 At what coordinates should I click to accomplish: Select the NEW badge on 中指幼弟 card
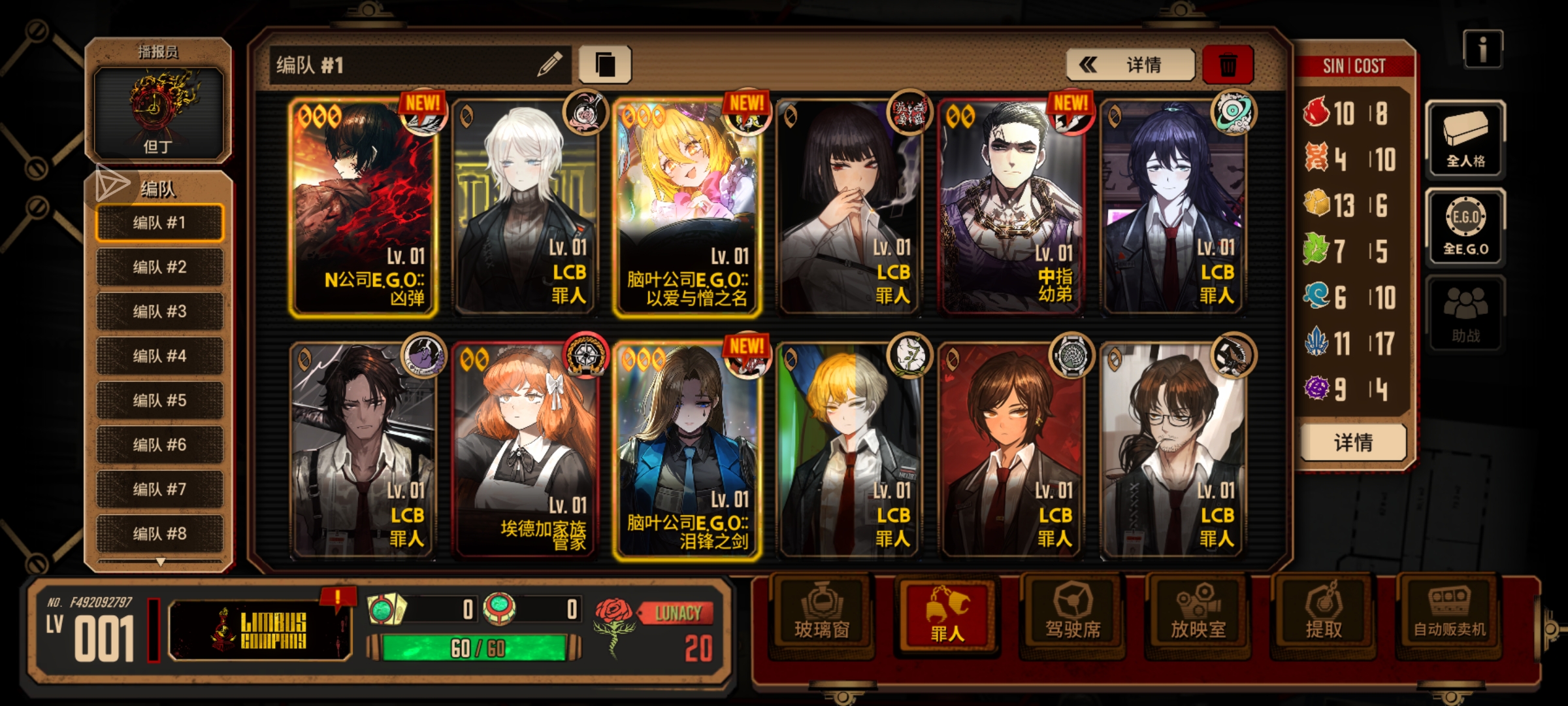[1070, 103]
